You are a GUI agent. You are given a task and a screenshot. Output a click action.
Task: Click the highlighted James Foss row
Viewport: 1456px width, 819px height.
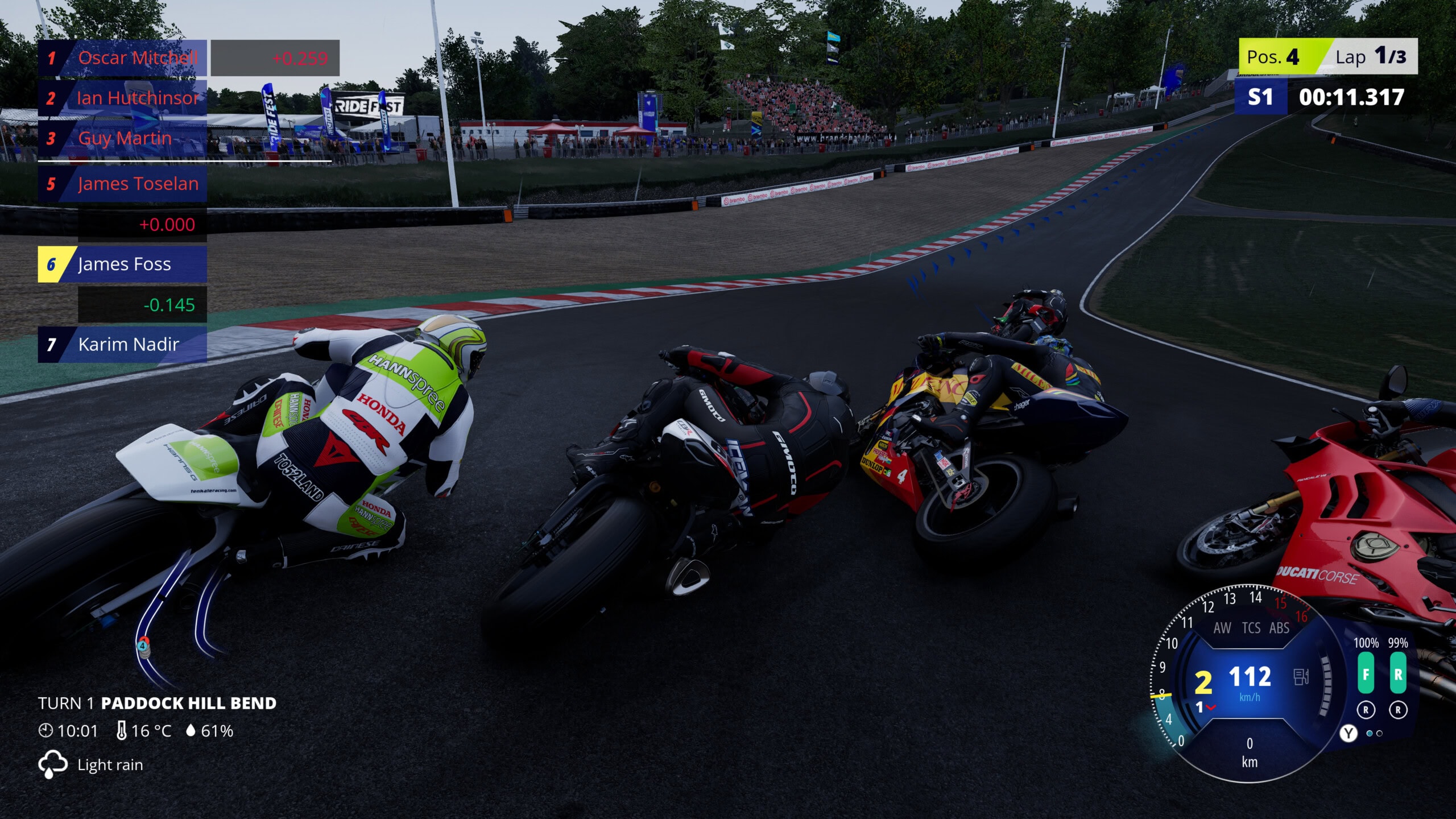(122, 264)
